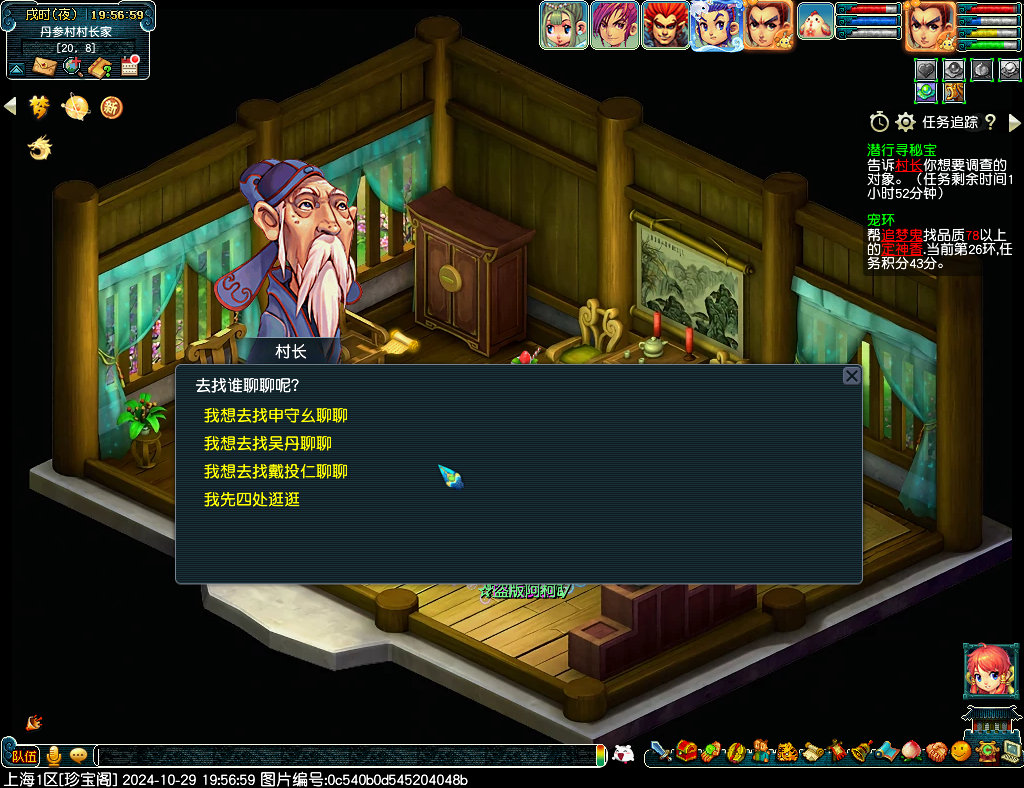This screenshot has height=788, width=1024.
Task: Choose 我先四处逛逛 to leave the dialogue
Action: point(252,499)
